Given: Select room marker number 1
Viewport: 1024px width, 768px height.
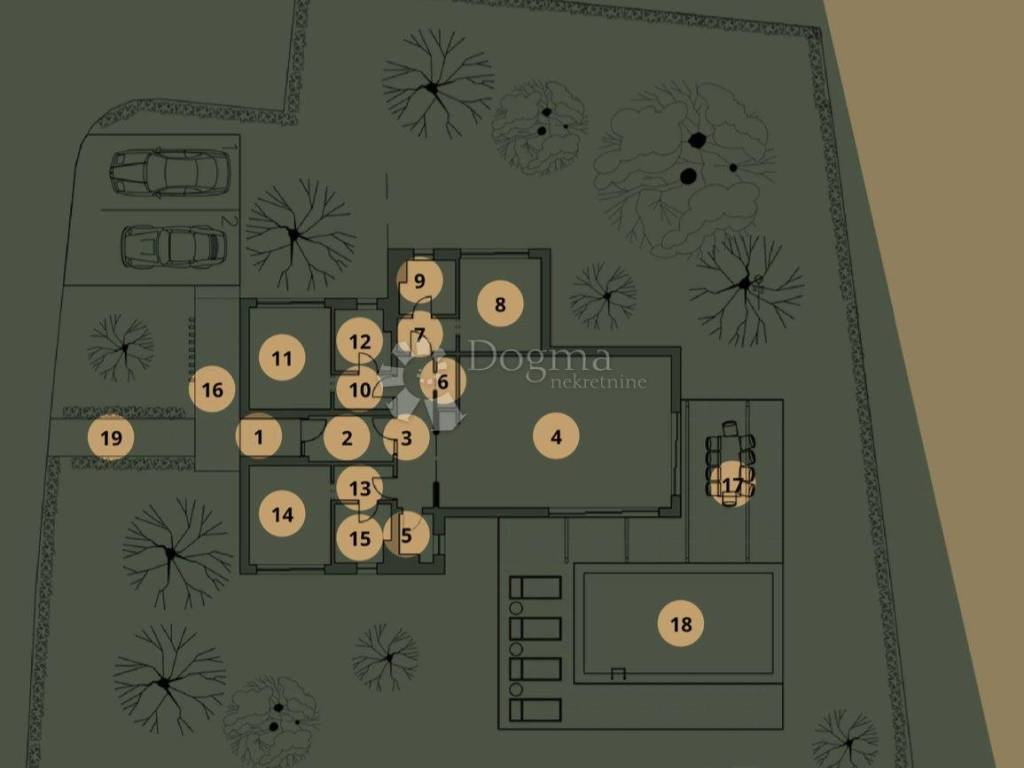Looking at the screenshot, I should click(x=260, y=436).
